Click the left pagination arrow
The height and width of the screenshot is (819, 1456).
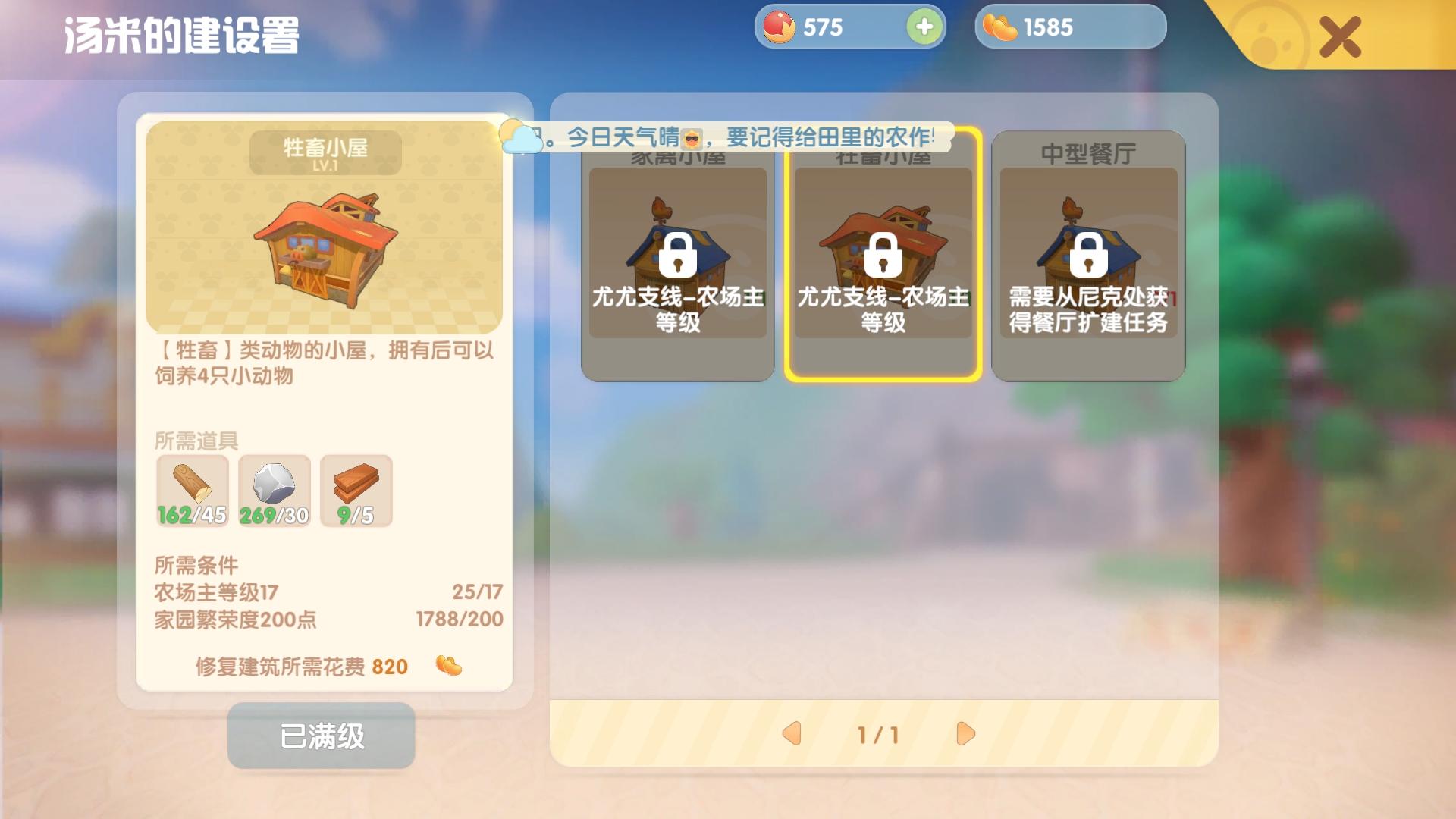793,734
